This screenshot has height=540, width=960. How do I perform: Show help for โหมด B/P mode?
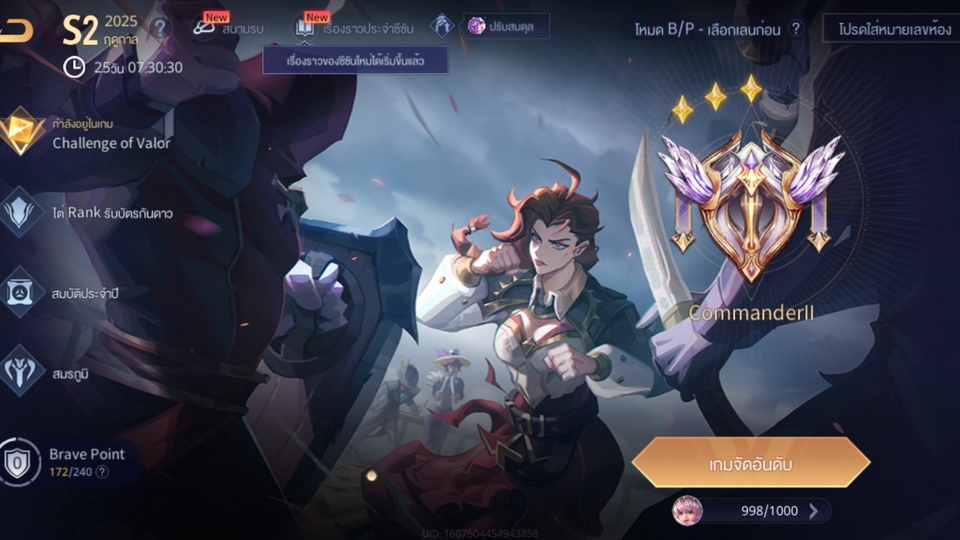point(796,28)
